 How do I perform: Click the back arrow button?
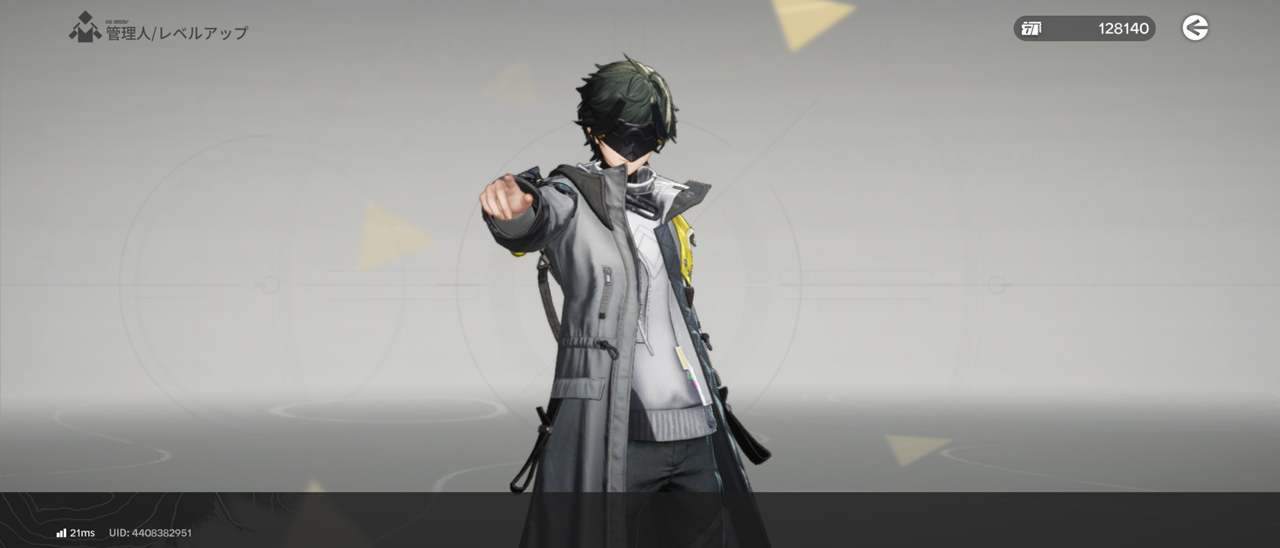[x=1195, y=28]
